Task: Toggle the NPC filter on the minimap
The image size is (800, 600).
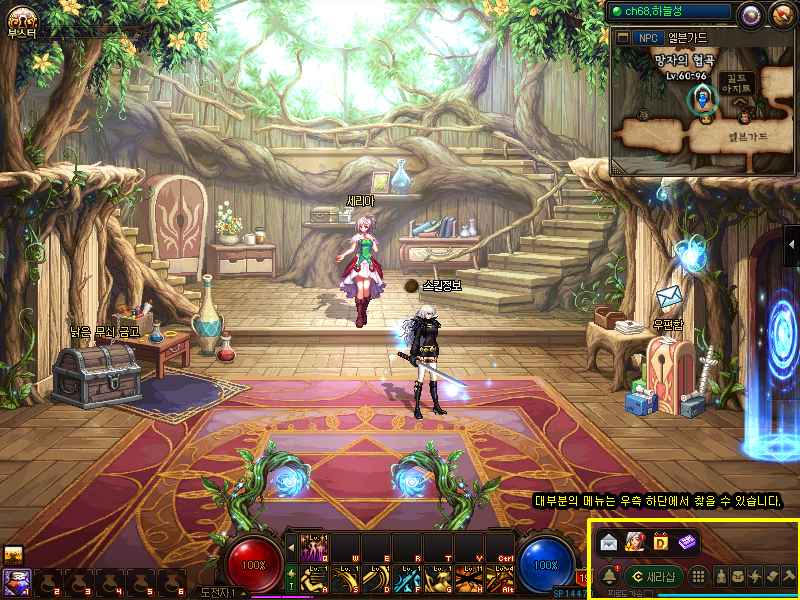Action: point(648,38)
